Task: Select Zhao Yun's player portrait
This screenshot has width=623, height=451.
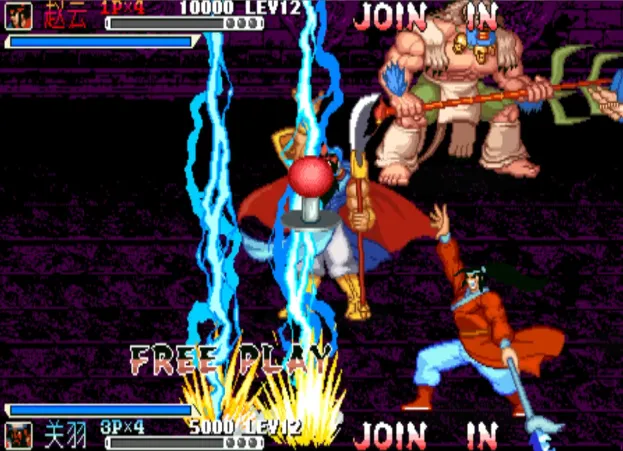Action: (18, 15)
